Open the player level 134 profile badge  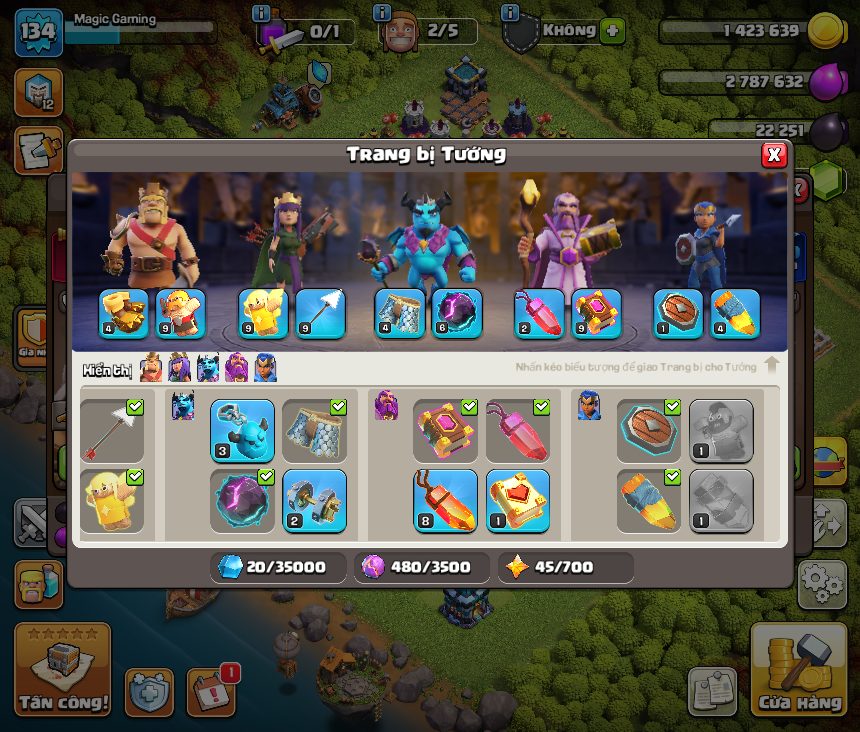tap(39, 31)
